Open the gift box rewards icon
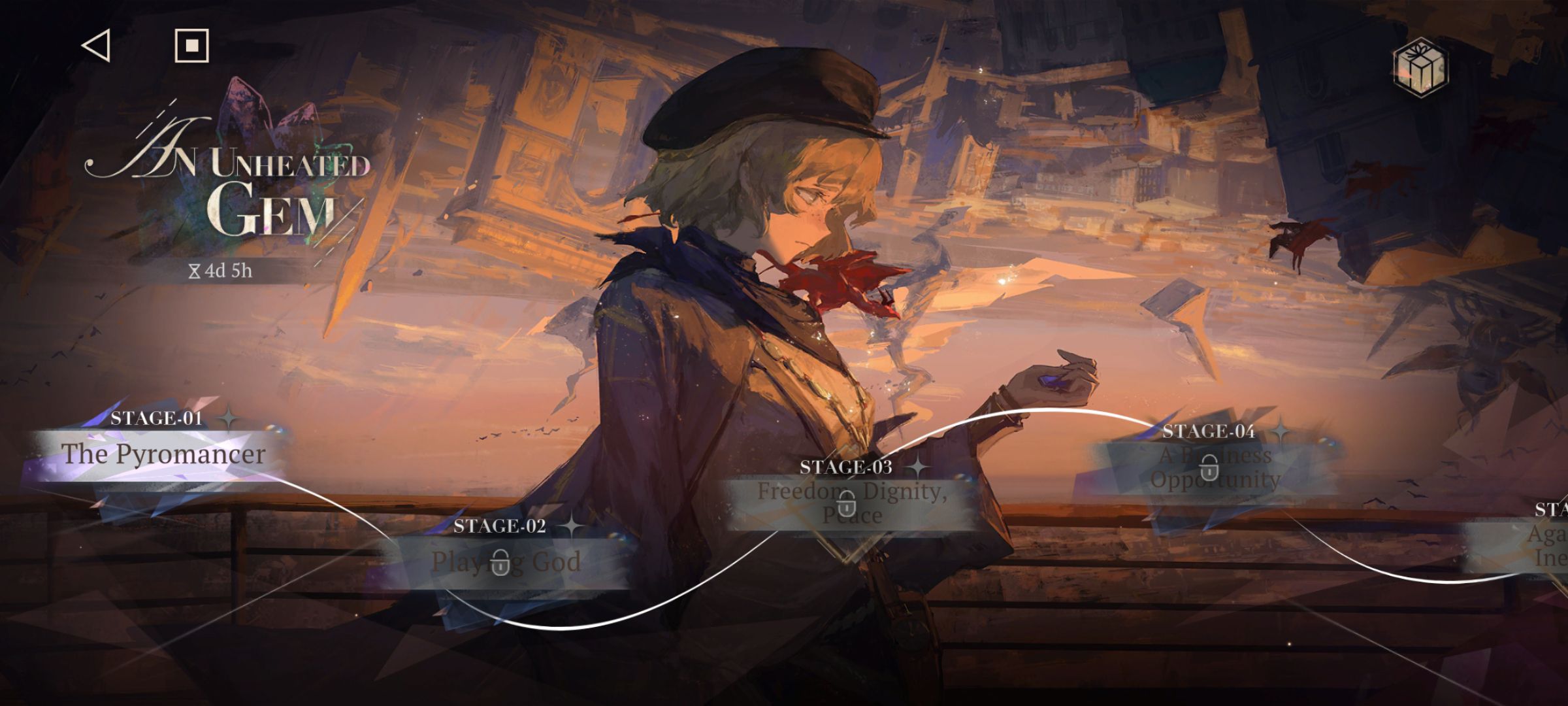 (1420, 67)
